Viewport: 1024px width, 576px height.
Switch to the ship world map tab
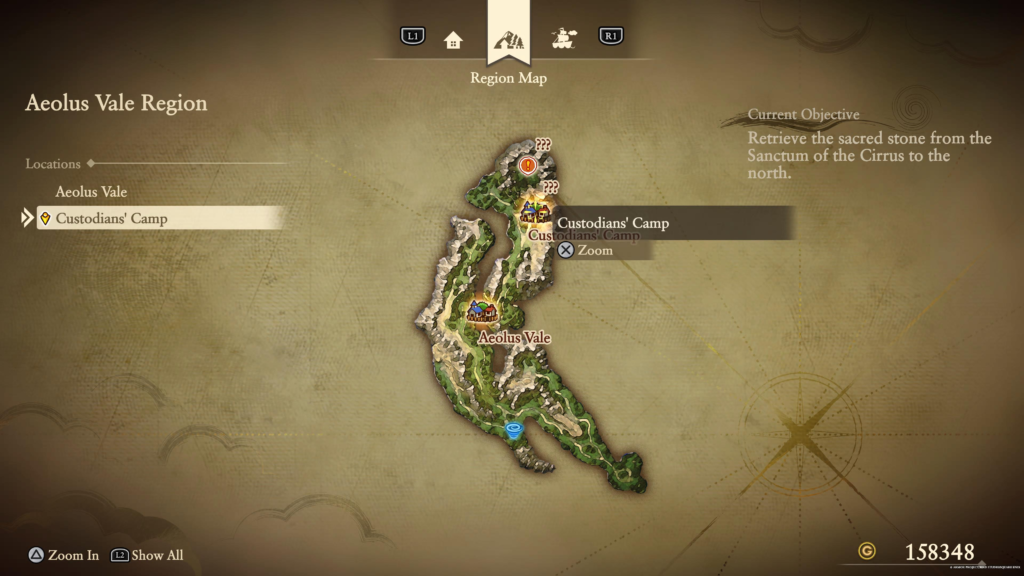(565, 39)
